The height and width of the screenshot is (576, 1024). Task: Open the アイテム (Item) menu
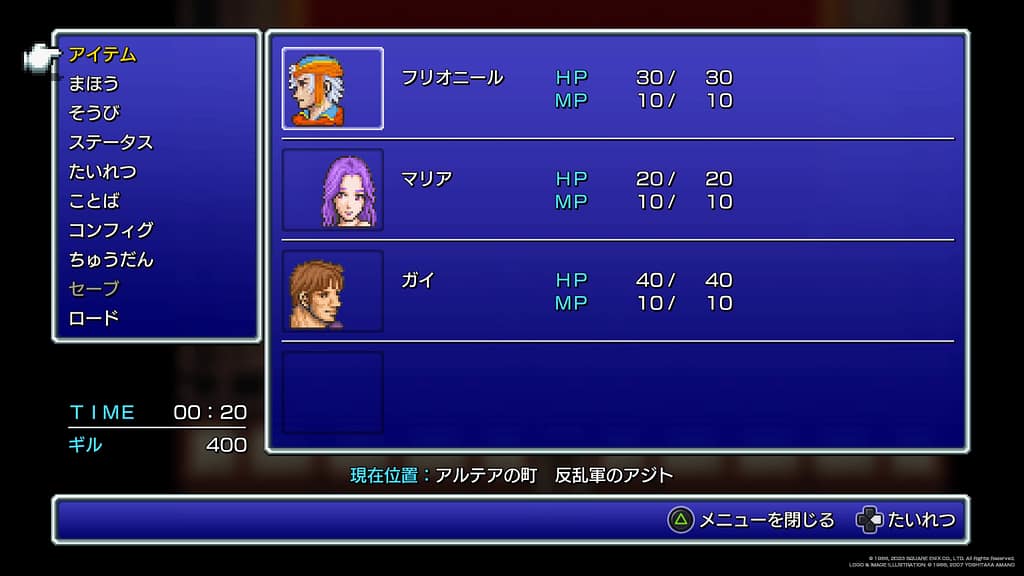tap(102, 55)
